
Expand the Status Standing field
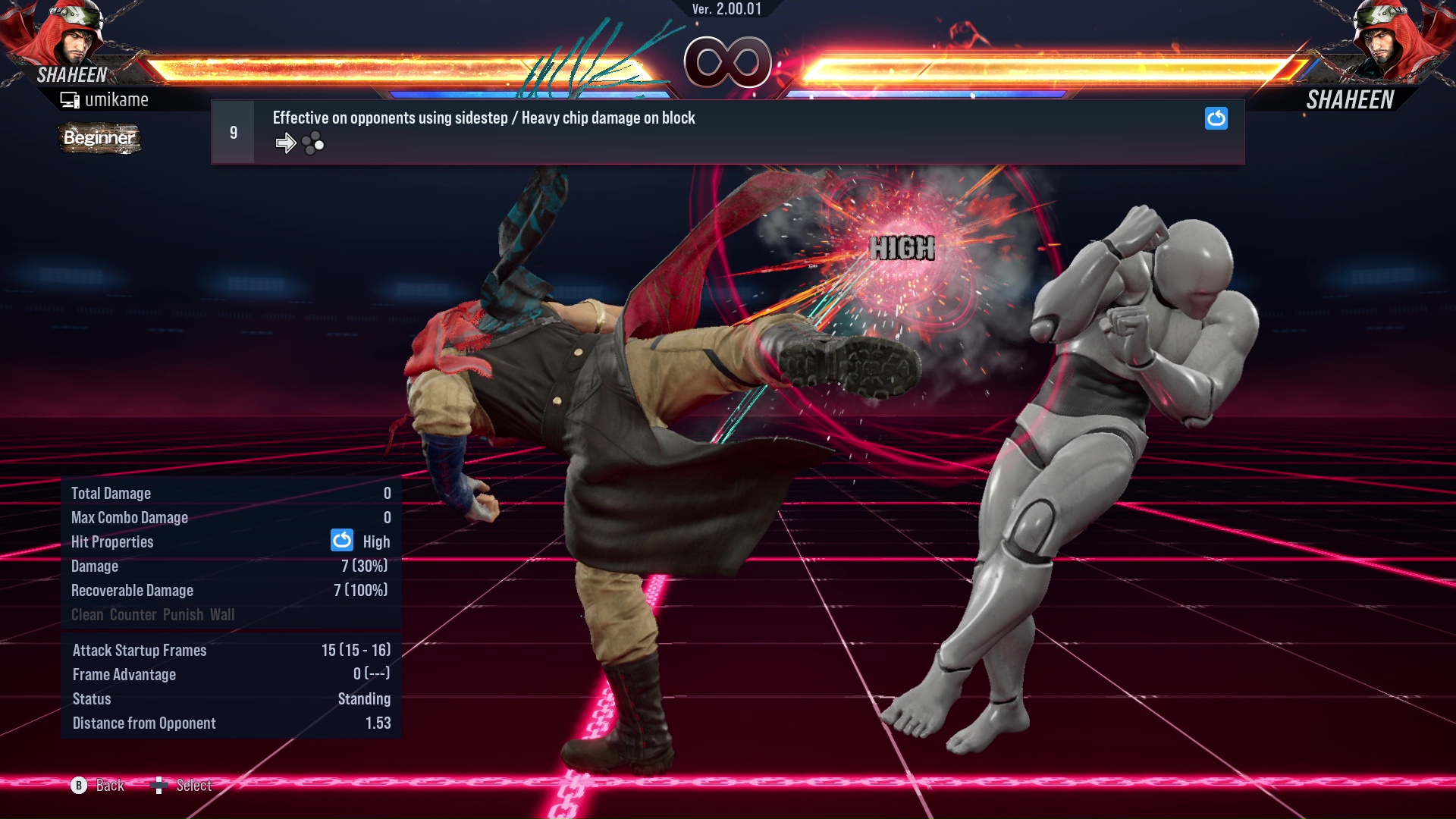[365, 698]
